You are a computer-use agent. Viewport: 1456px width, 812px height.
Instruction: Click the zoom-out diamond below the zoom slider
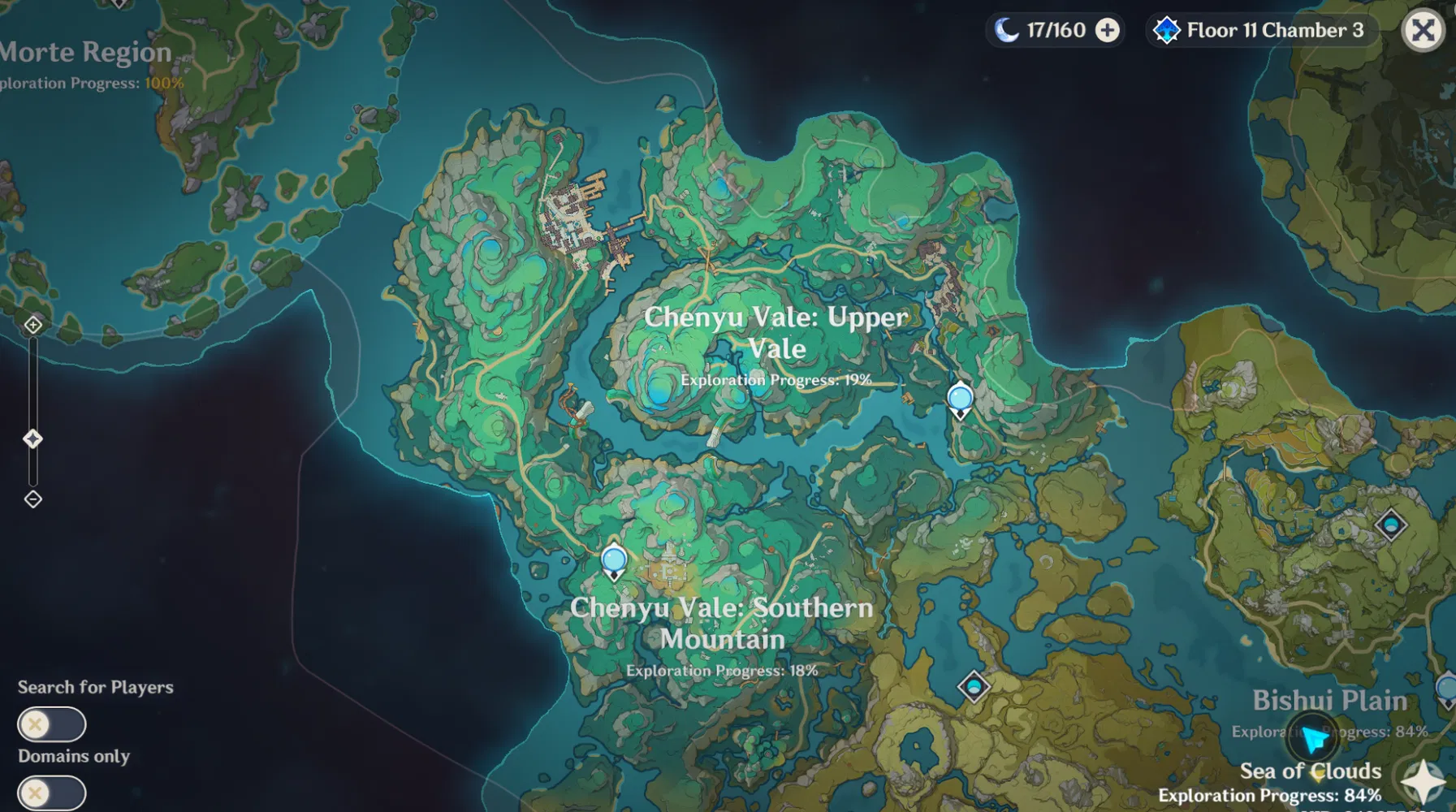[32, 499]
